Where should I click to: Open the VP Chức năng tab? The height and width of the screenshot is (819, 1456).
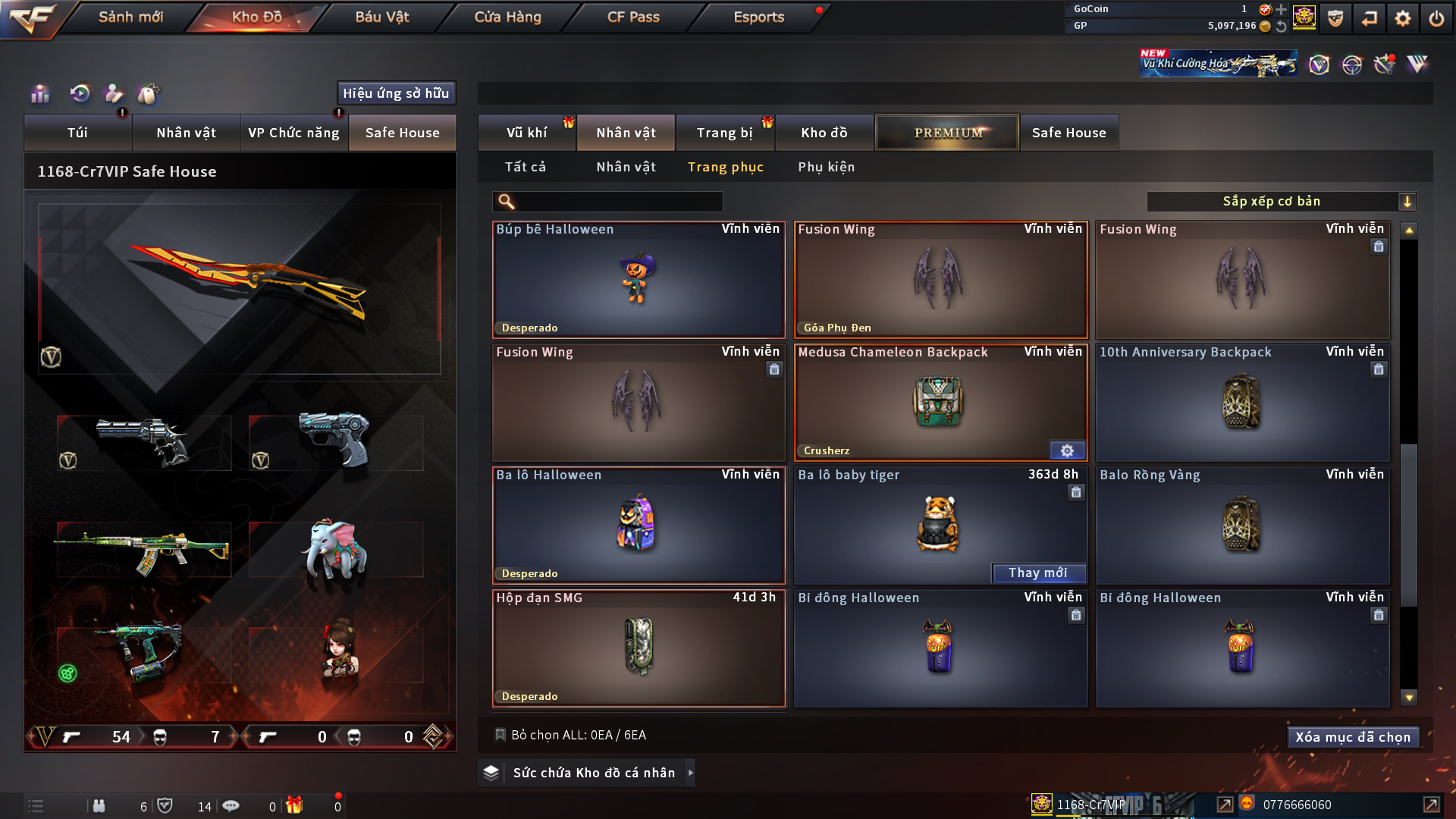point(293,133)
